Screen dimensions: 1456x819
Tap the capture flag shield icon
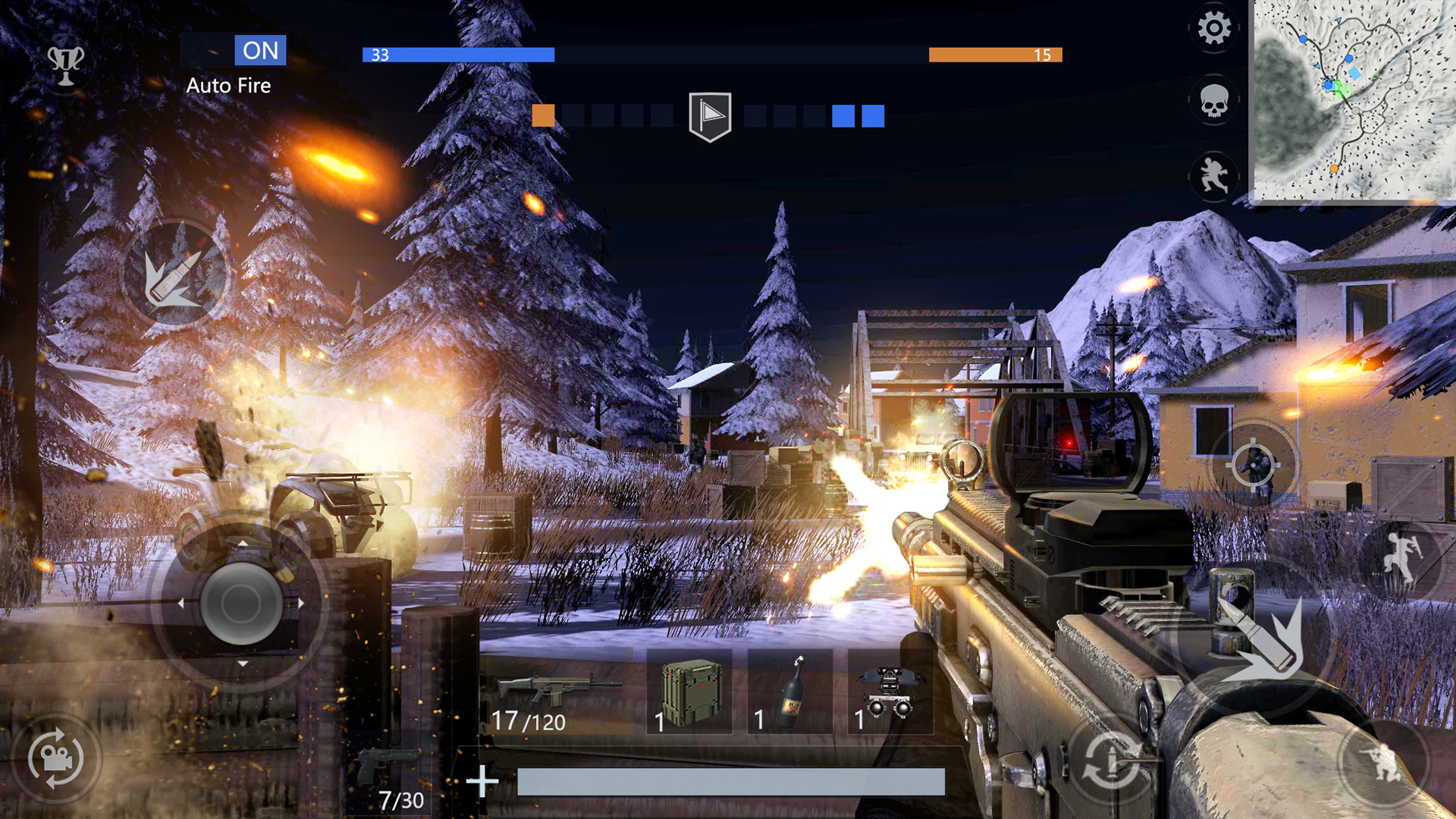710,116
